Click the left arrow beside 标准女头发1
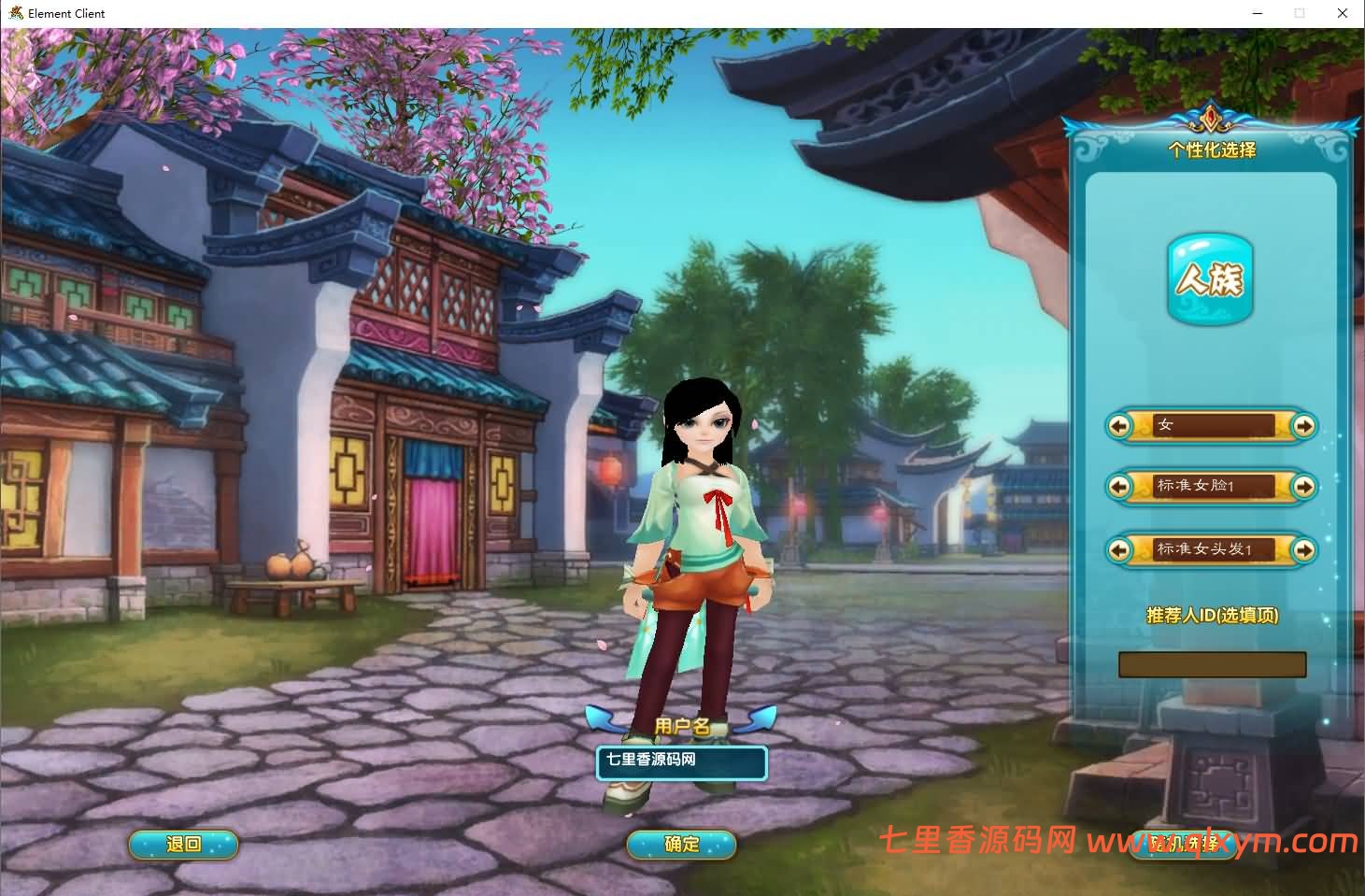 coord(1121,550)
